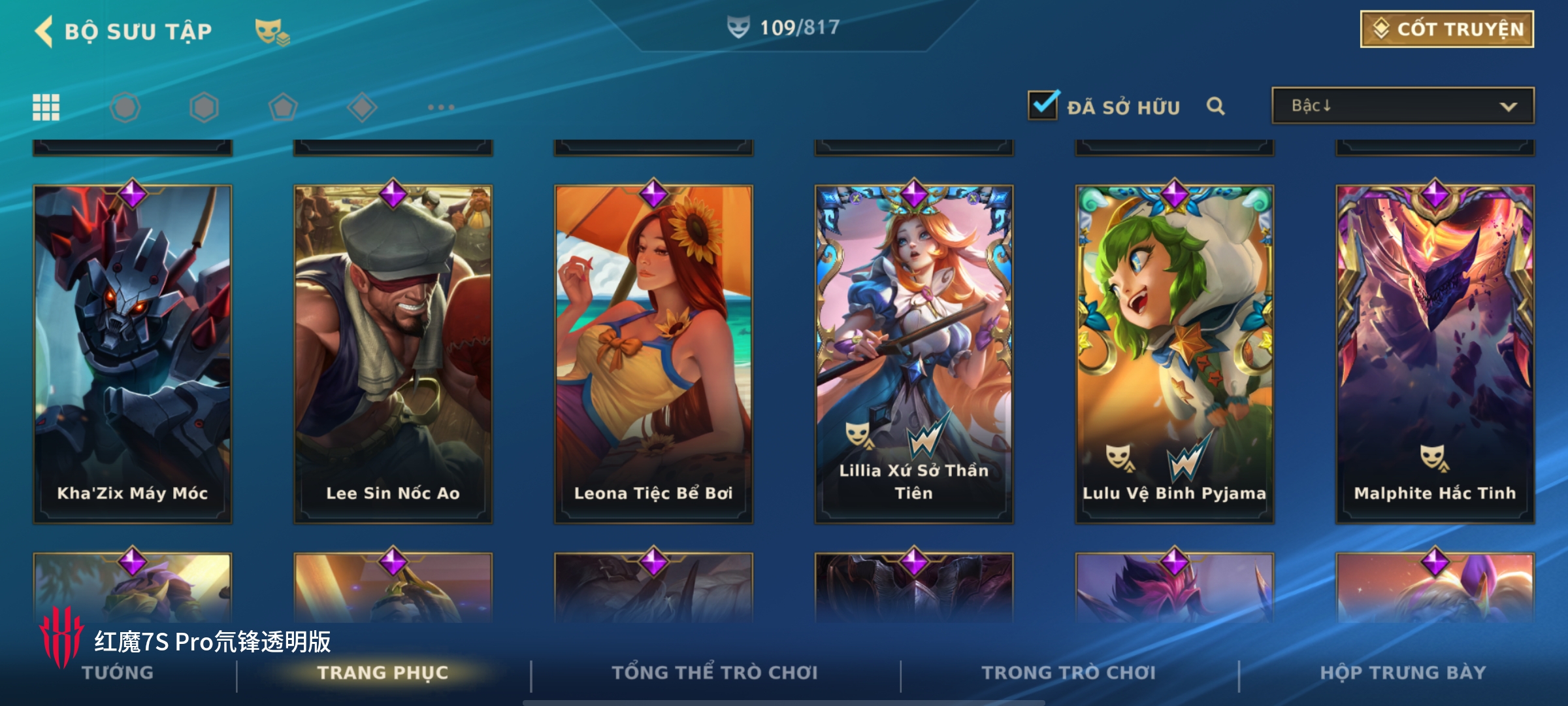Image resolution: width=1568 pixels, height=706 pixels.
Task: Open the Cốt Truyện story button
Action: [1446, 29]
